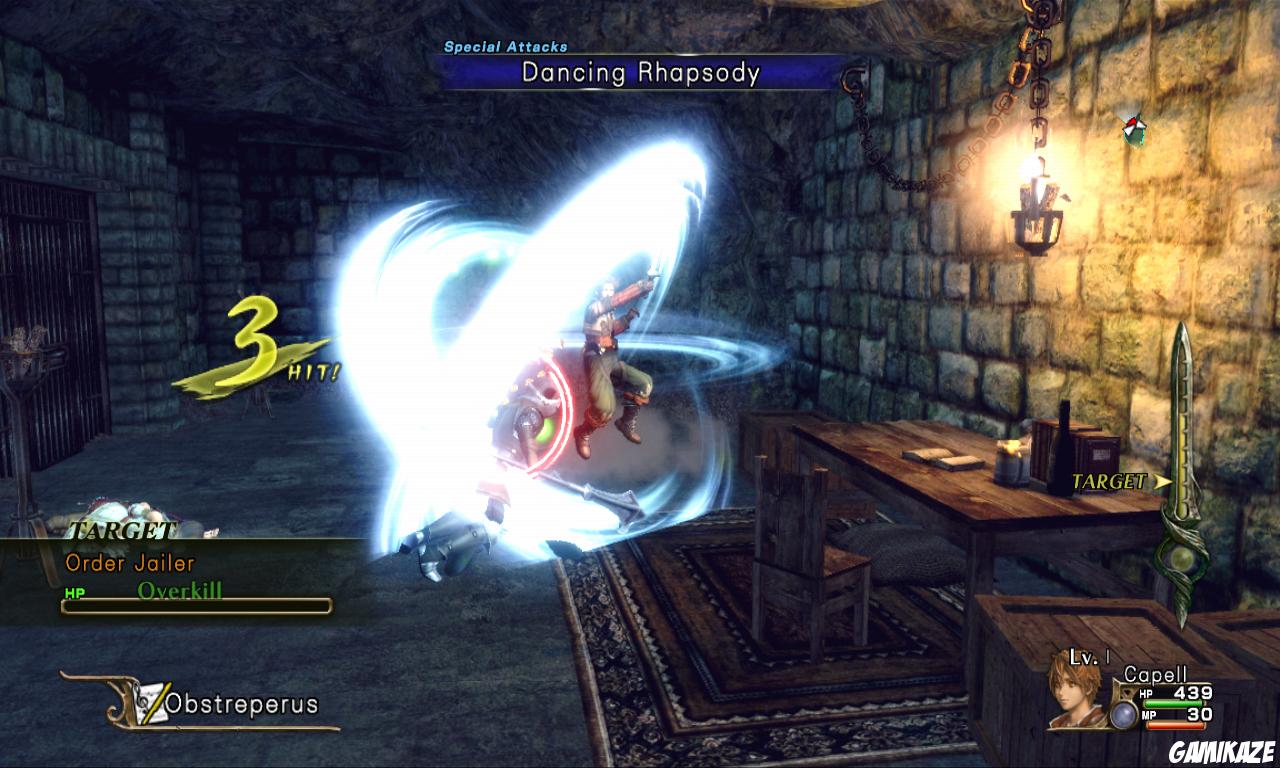Click the Lv. 1 level label

pos(1087,658)
